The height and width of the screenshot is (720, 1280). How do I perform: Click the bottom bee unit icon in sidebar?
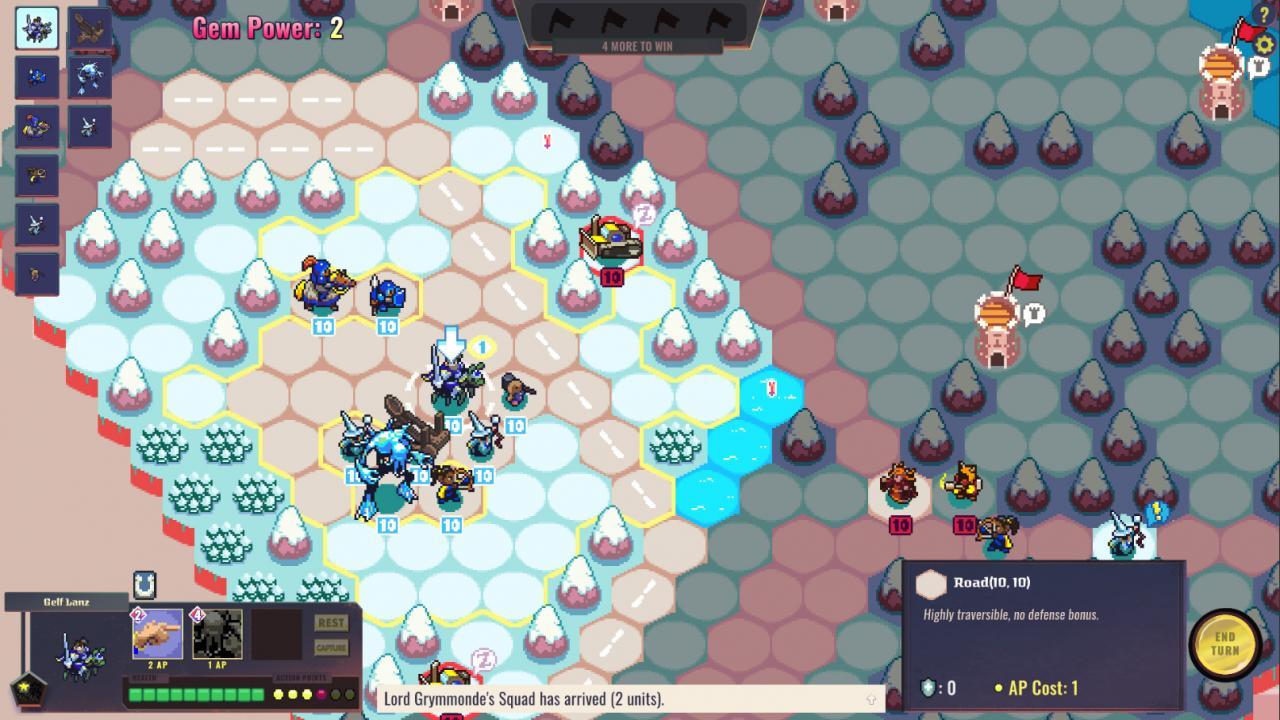36,273
